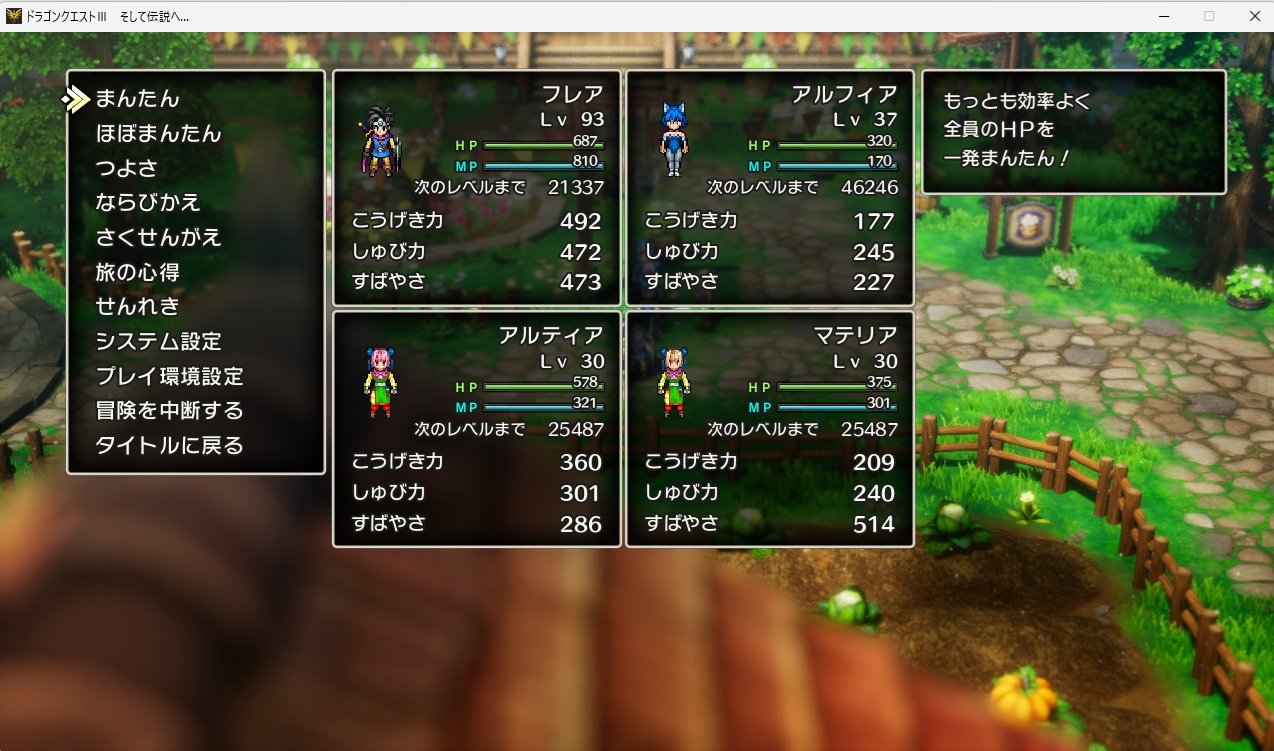Open システム設定 system settings

(158, 342)
